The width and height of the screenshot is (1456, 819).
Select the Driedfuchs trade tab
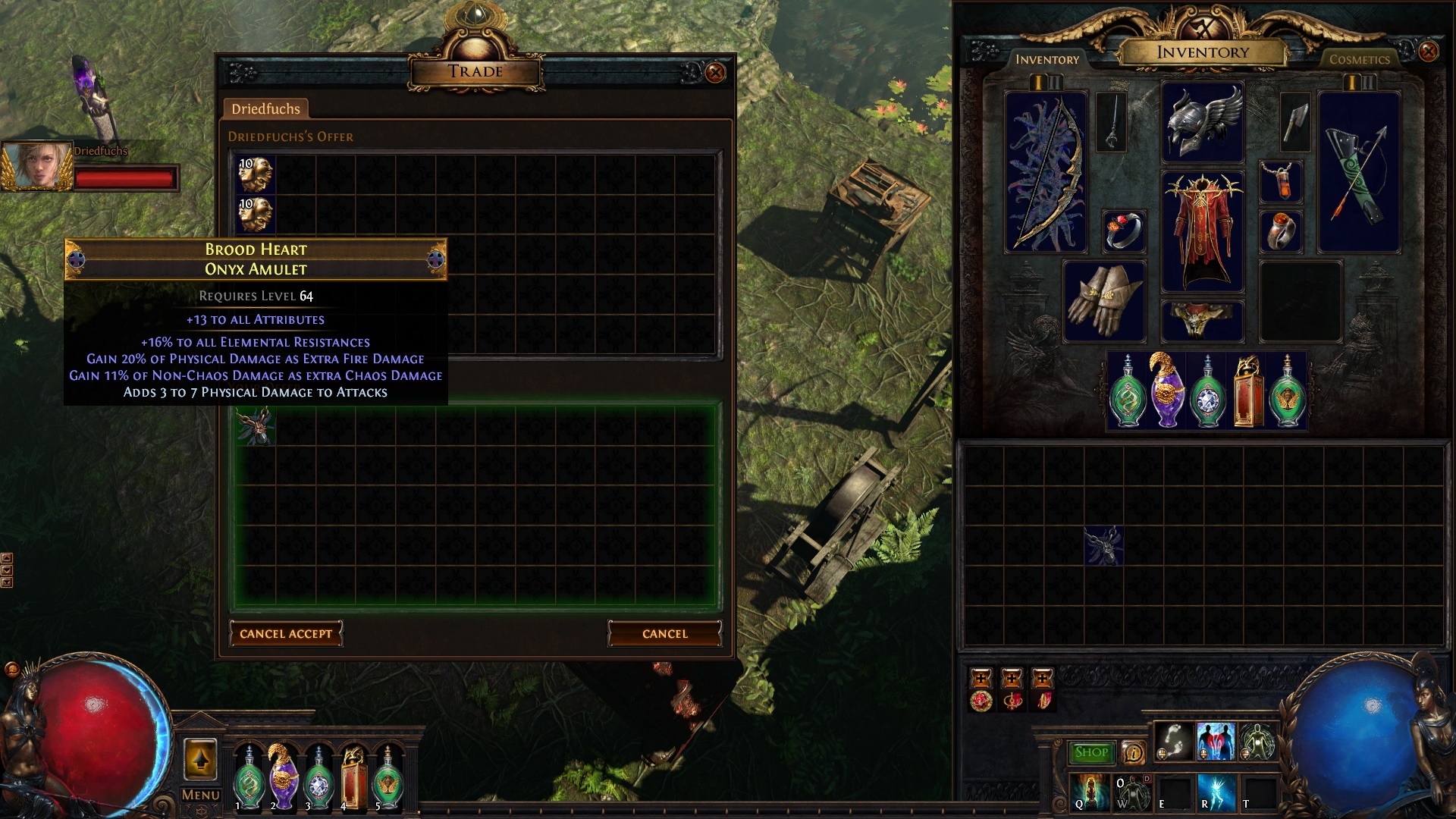265,109
